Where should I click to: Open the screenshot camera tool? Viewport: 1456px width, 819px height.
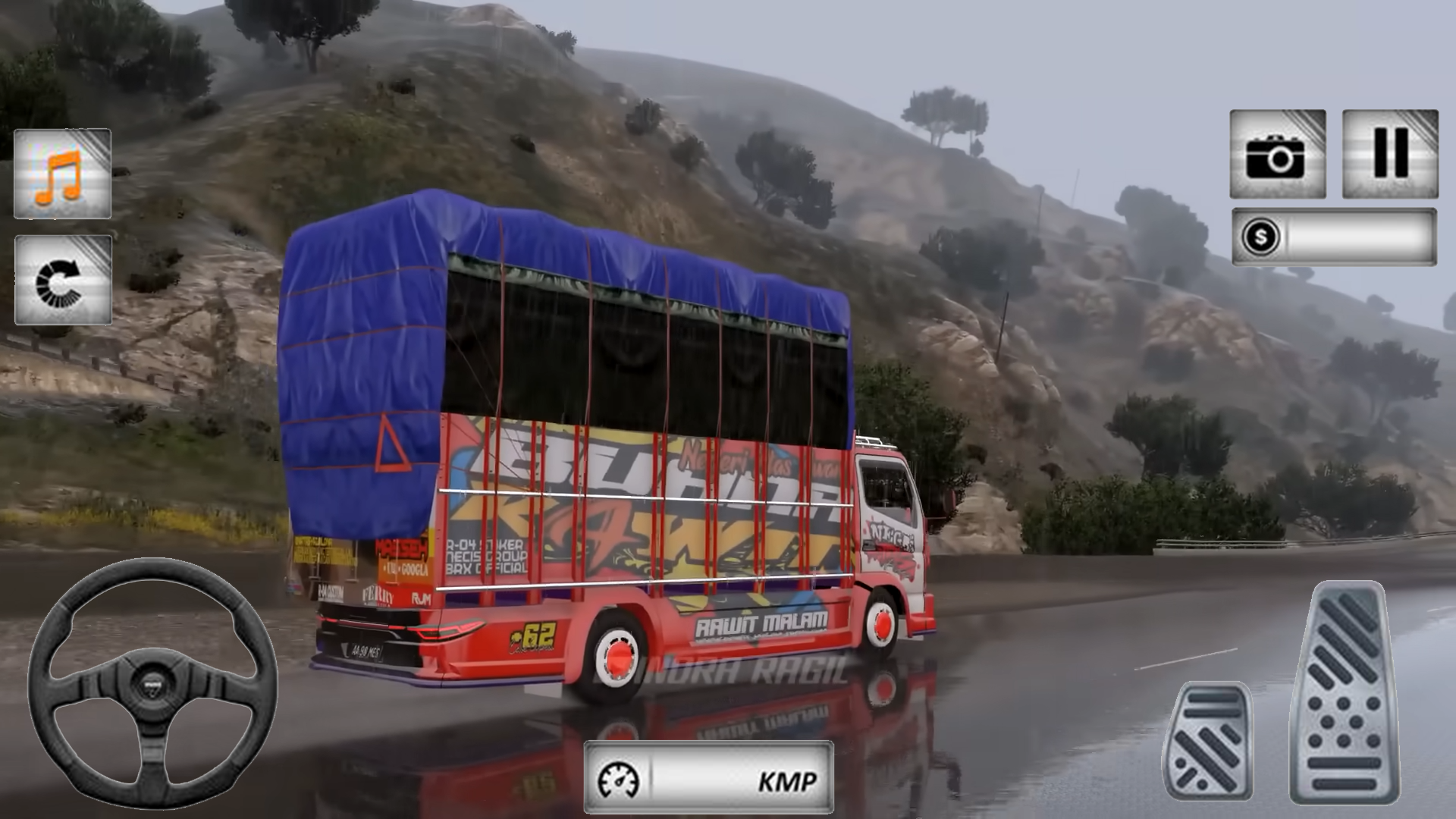pyautogui.click(x=1279, y=152)
